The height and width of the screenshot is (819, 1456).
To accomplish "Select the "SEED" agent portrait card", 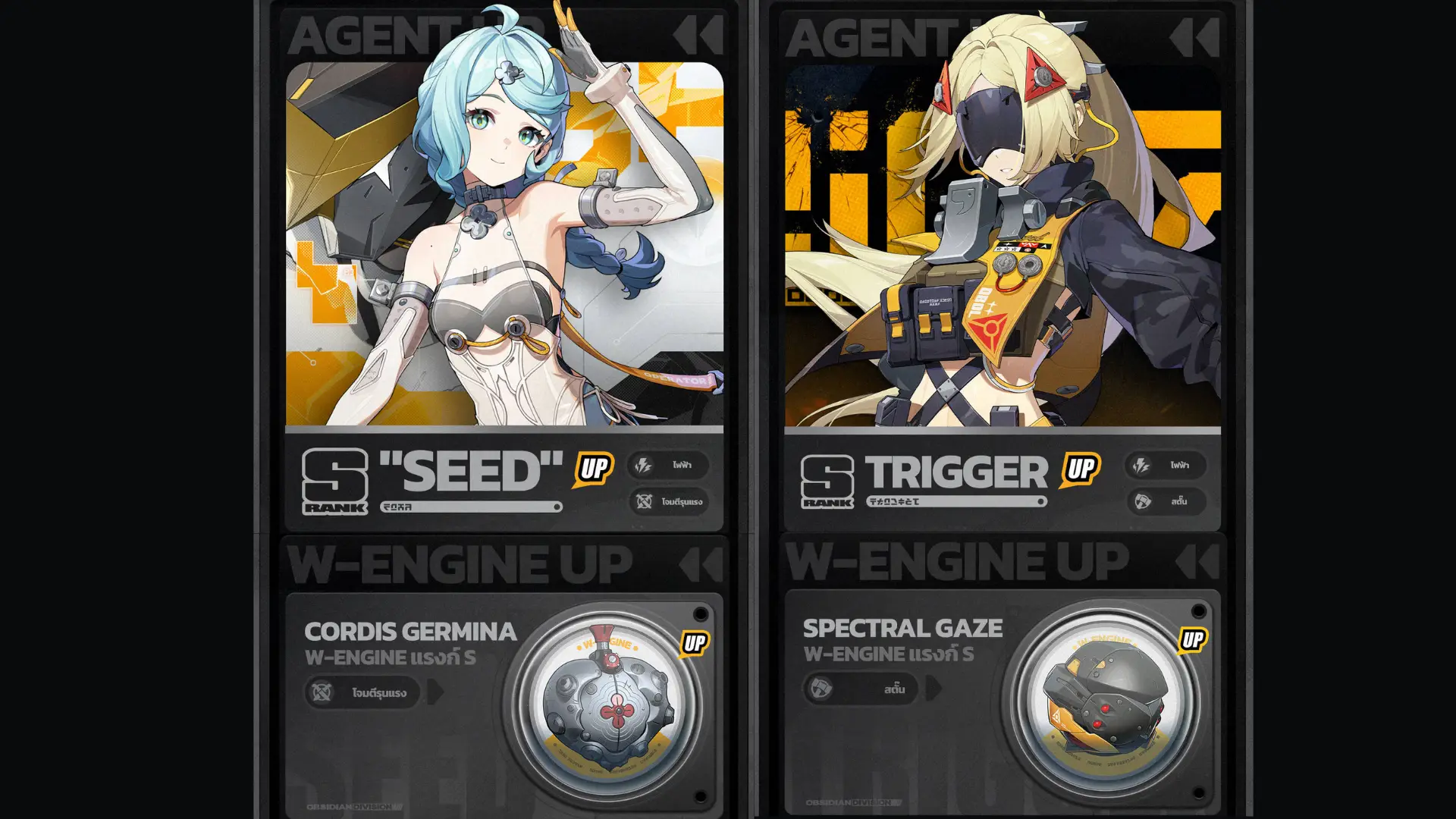I will tap(504, 244).
